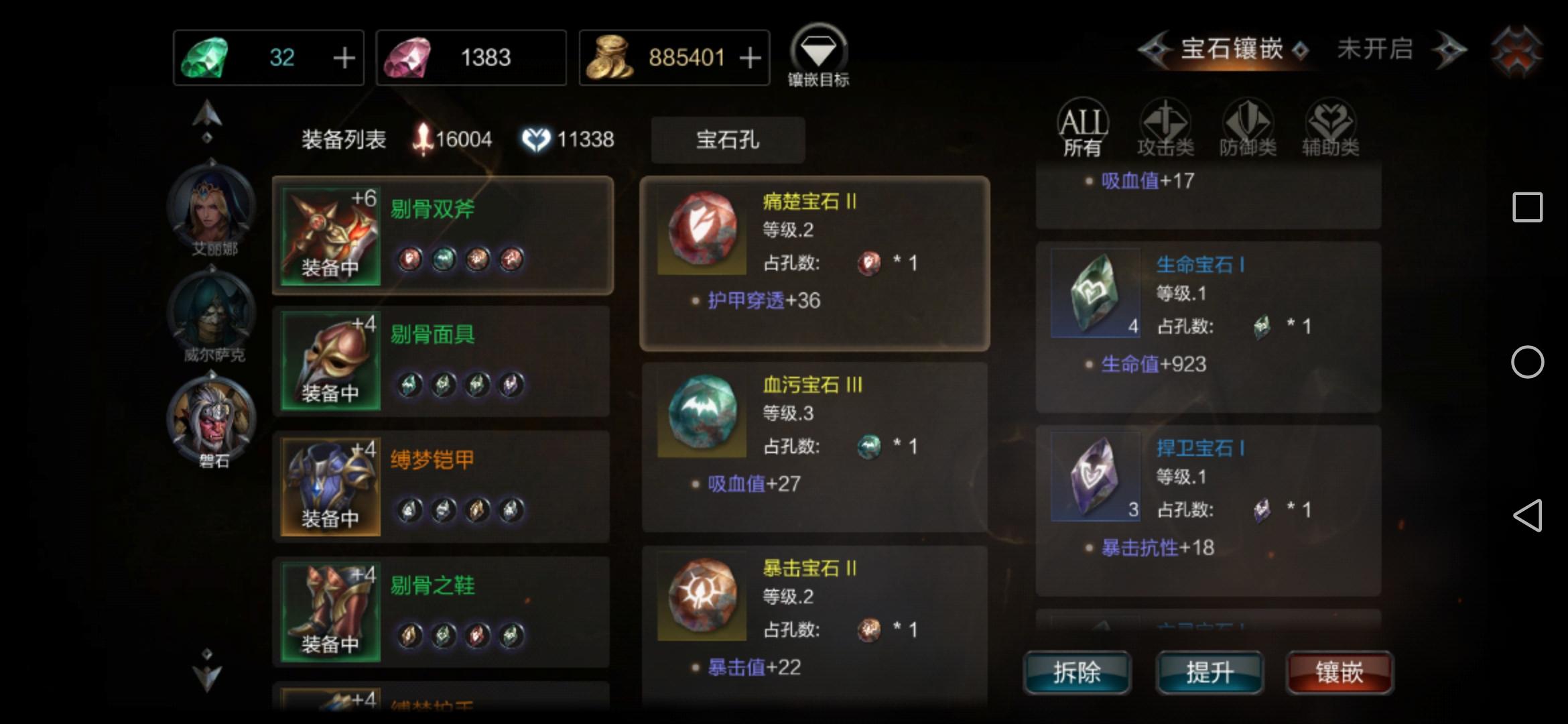The image size is (1568, 724).
Task: Open the 宝石孔 gem slot panel
Action: point(728,139)
